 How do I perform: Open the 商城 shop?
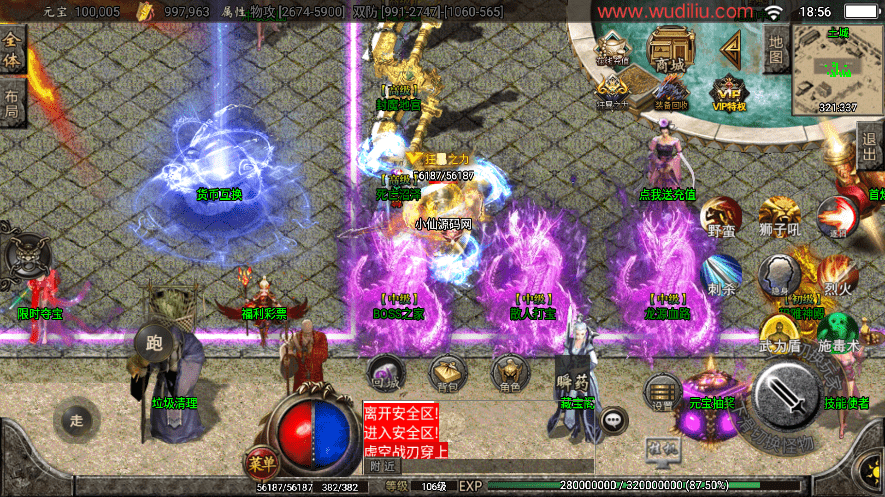click(x=669, y=50)
